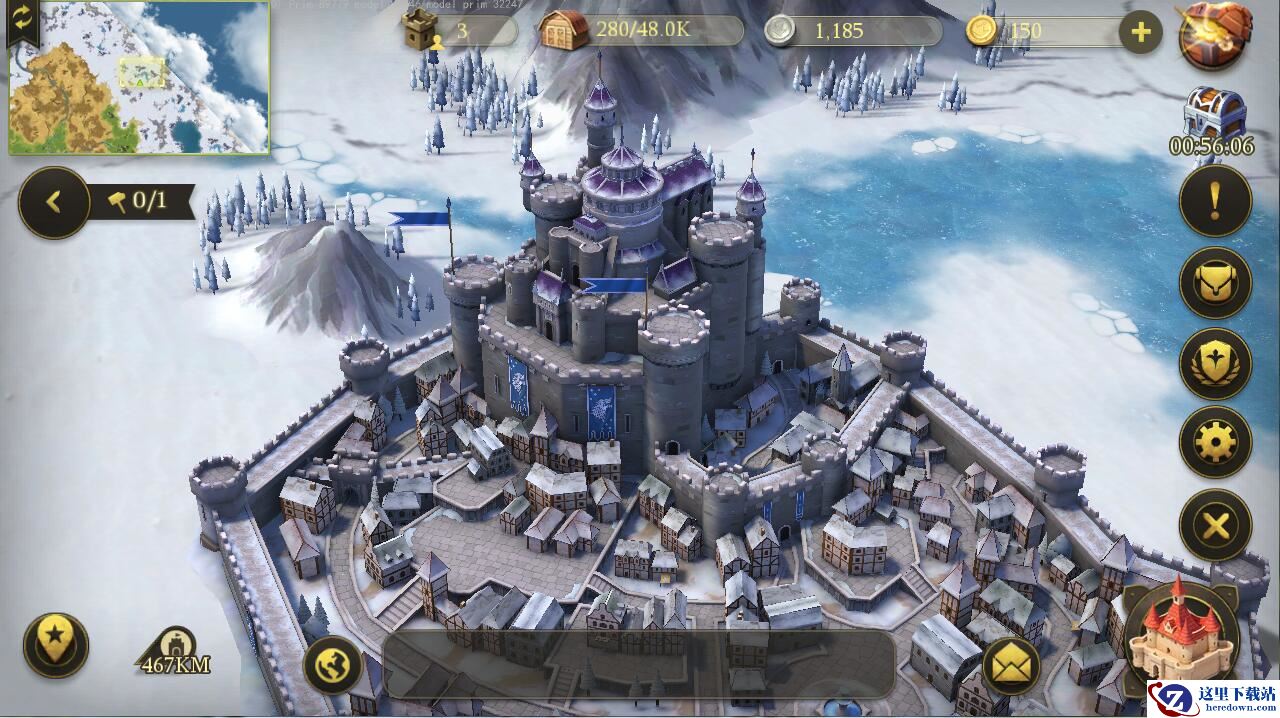Viewport: 1280px width, 718px height.
Task: Select the chat message bar
Action: (x=638, y=664)
